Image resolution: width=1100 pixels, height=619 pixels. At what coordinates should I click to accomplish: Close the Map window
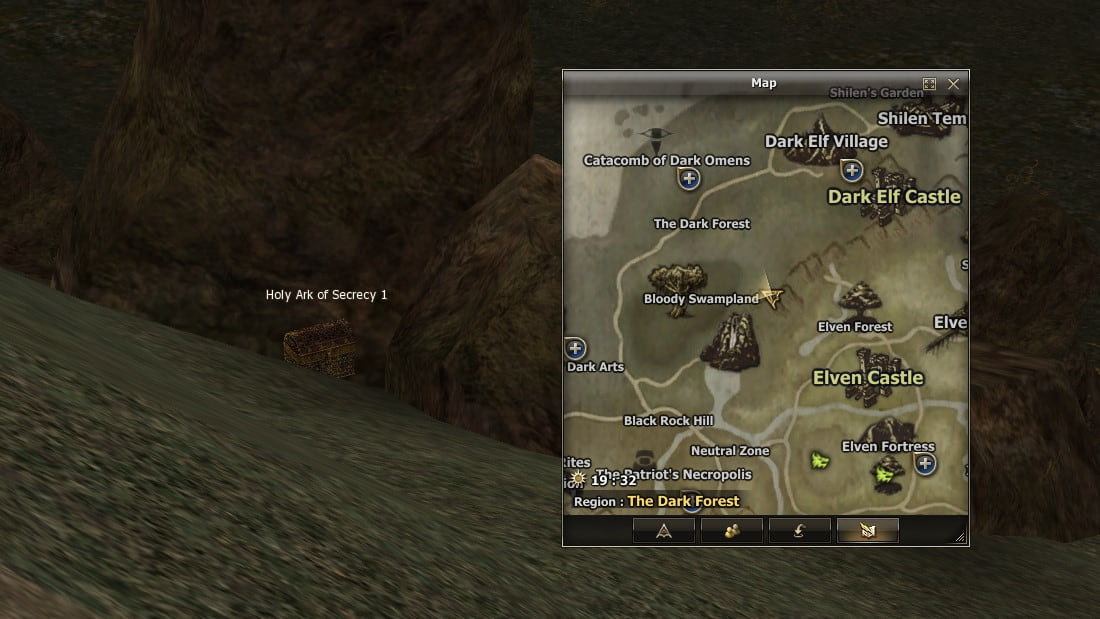point(953,84)
